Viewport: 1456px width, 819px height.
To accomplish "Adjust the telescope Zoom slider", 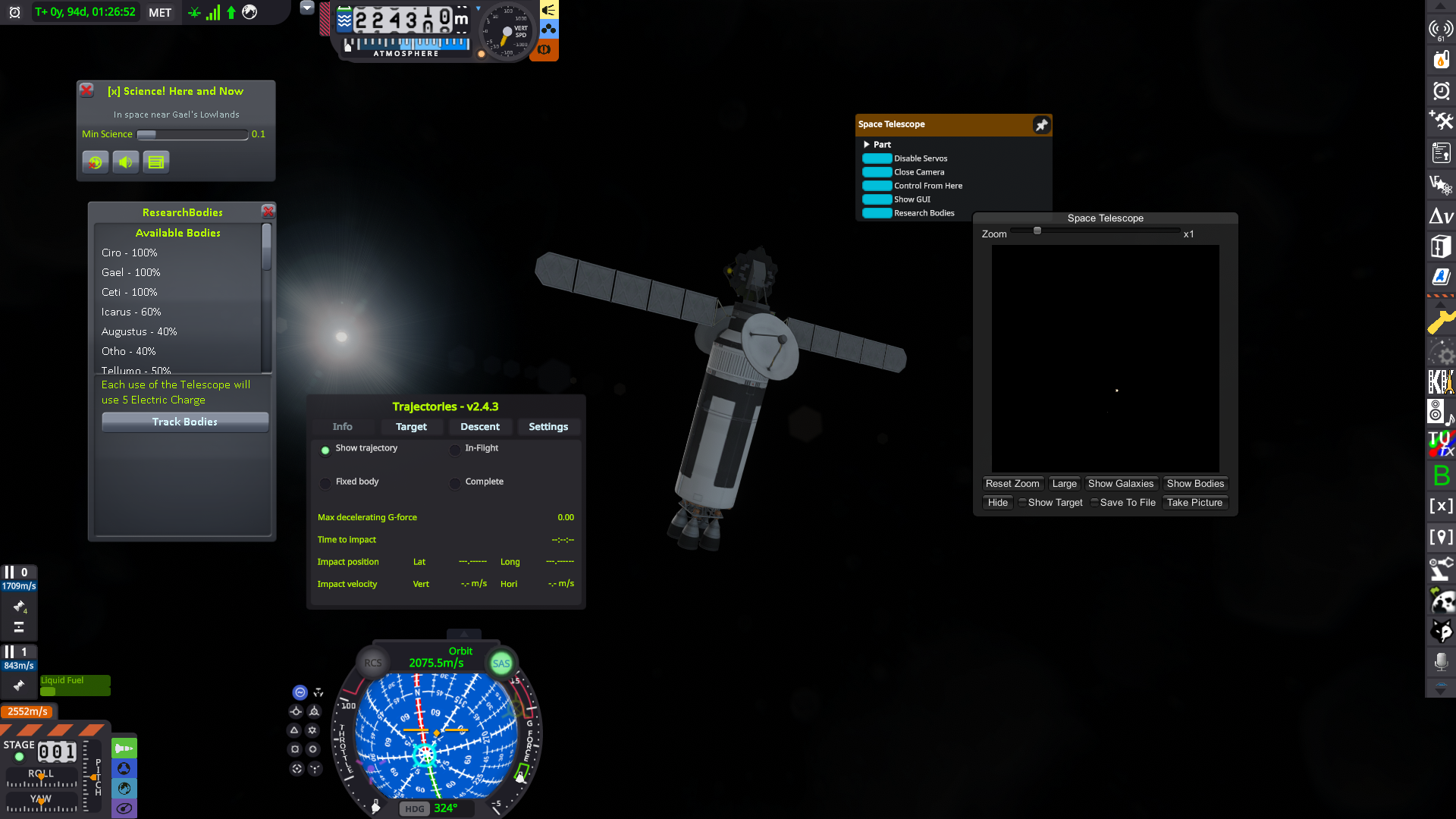I will coord(1037,231).
